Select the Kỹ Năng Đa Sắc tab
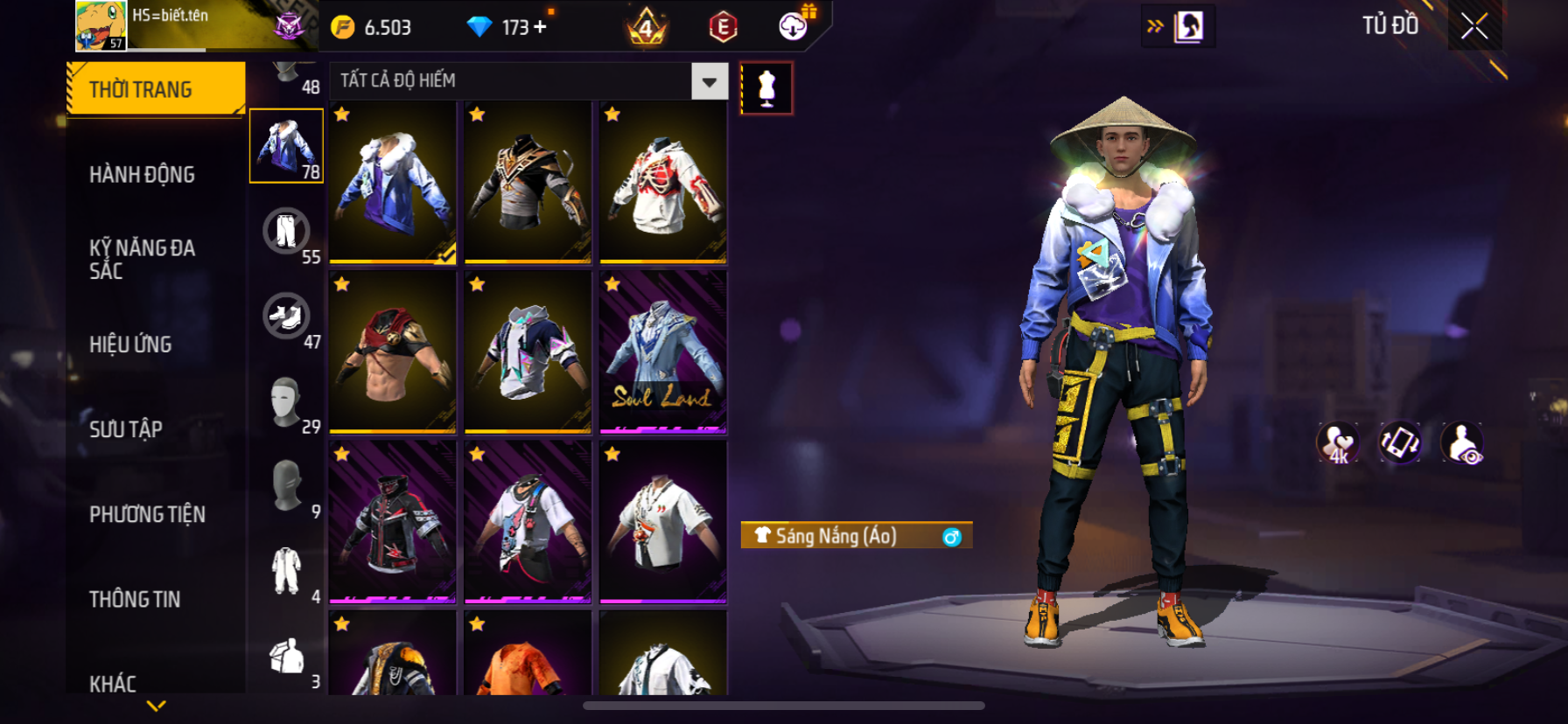This screenshot has width=1568, height=724. click(x=142, y=259)
